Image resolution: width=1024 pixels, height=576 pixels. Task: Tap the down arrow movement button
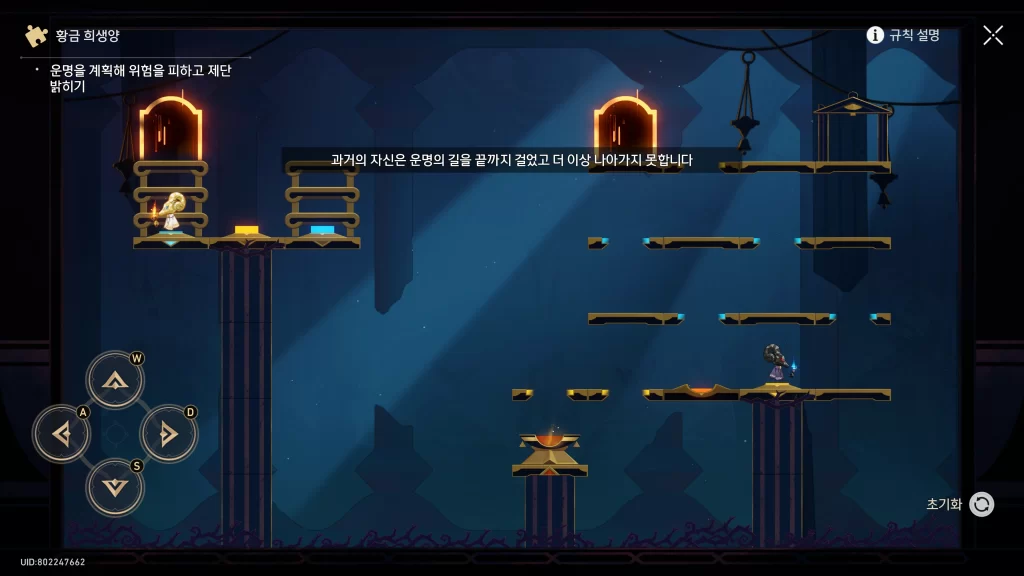pos(115,487)
